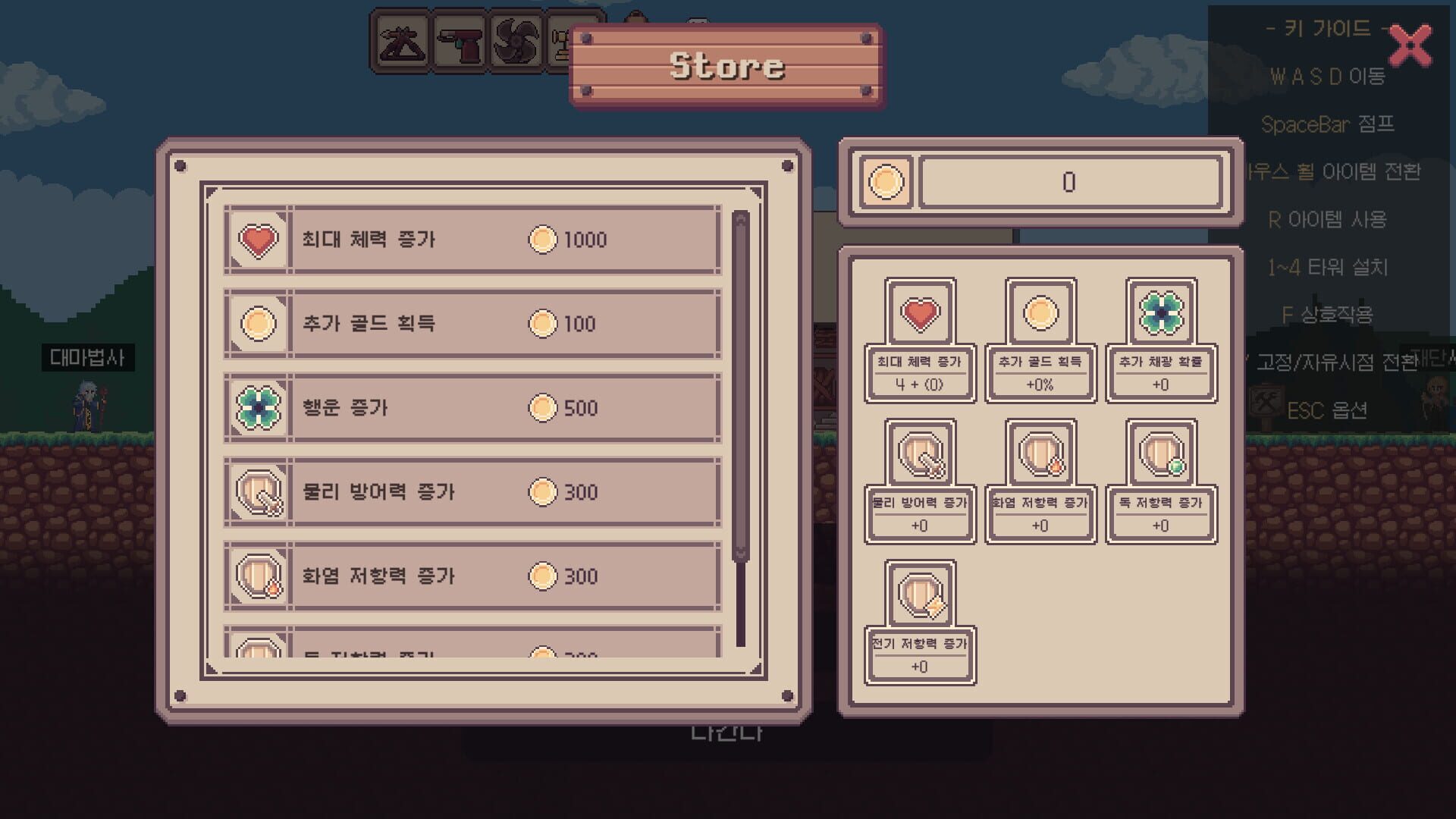The image size is (1456, 819).
Task: Click the 추가 채광 확률 stat box showing +0
Action: 1160,373
